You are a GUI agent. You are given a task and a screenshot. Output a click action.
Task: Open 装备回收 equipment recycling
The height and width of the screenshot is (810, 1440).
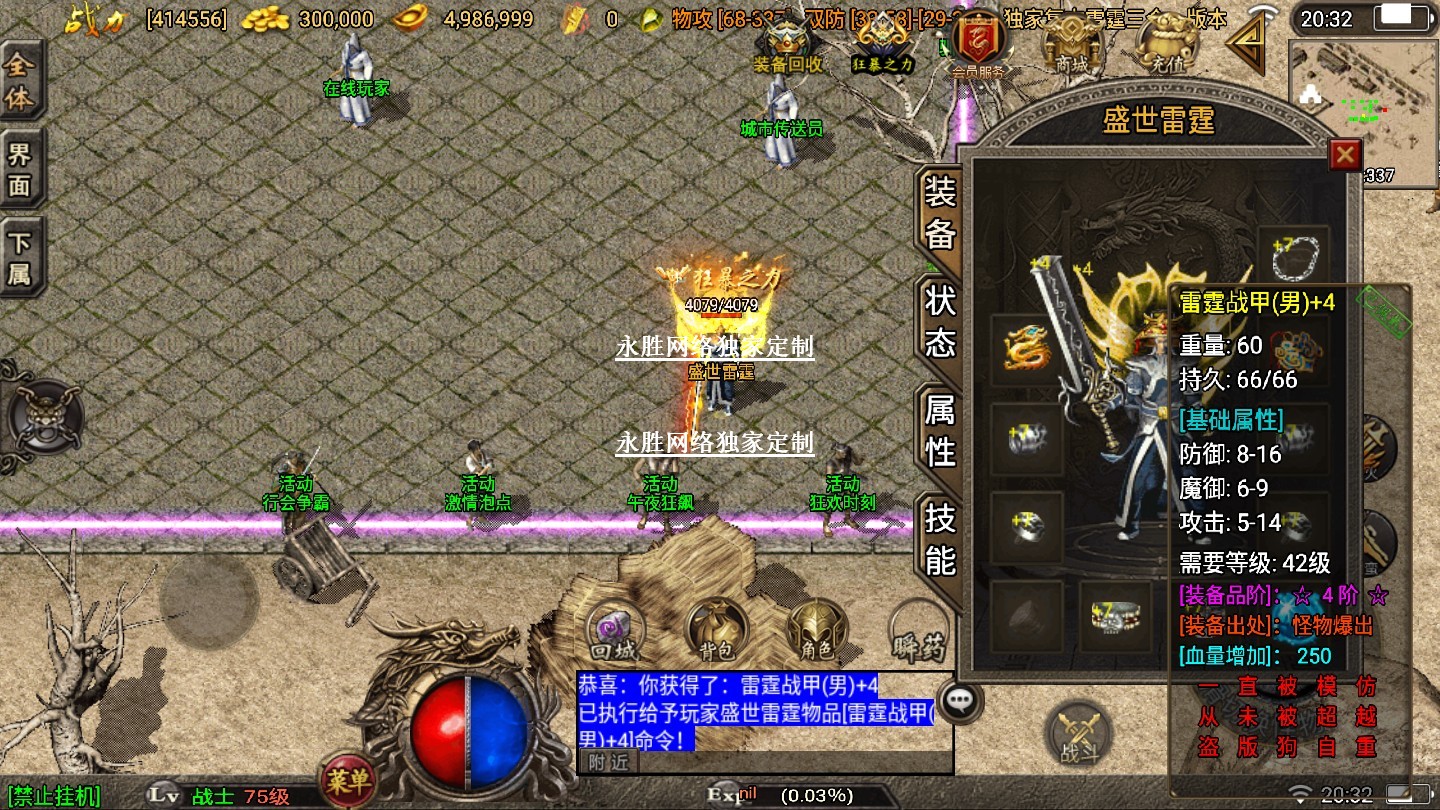pyautogui.click(x=787, y=47)
